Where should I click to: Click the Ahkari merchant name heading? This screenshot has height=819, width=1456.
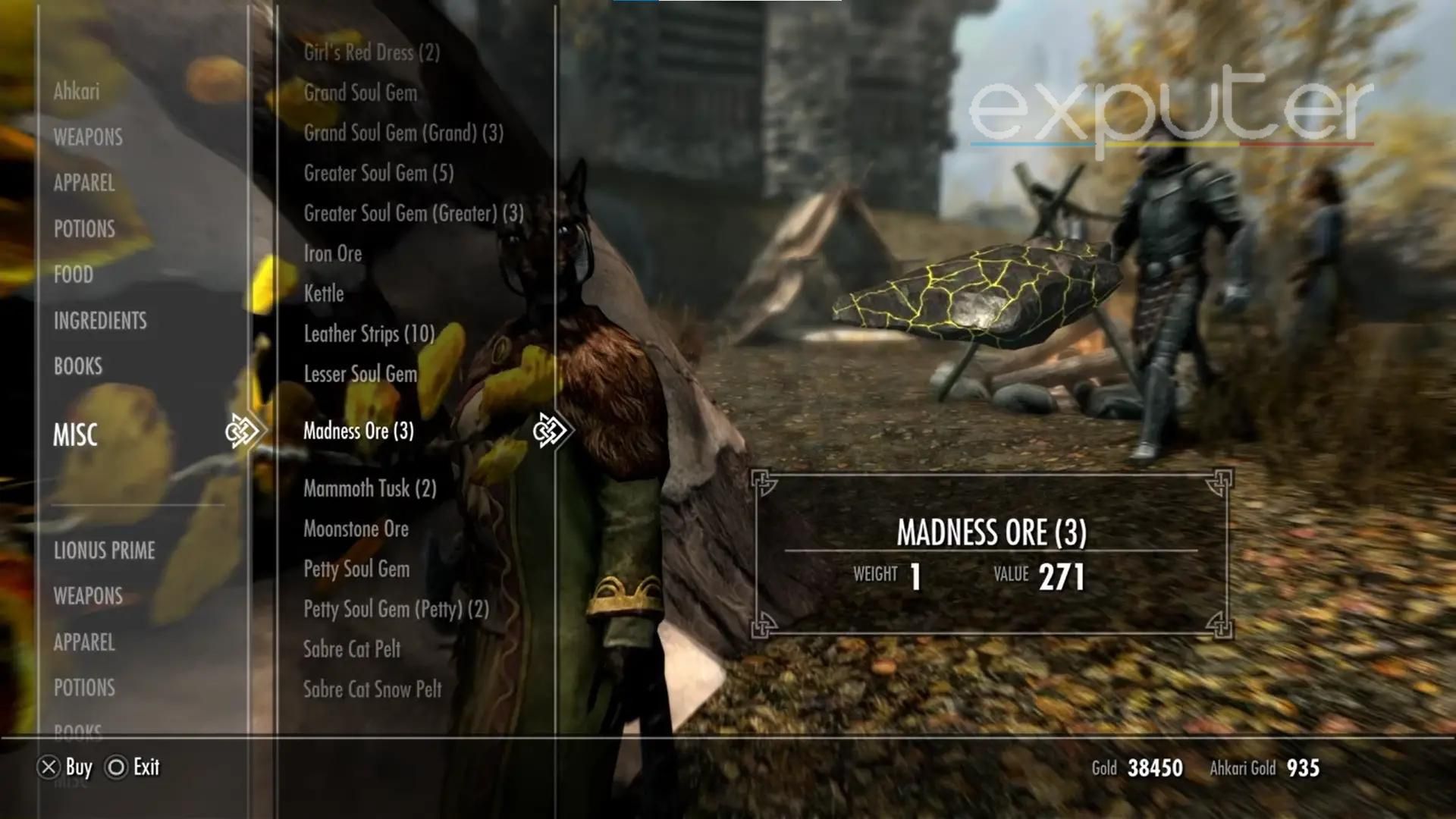coord(77,93)
